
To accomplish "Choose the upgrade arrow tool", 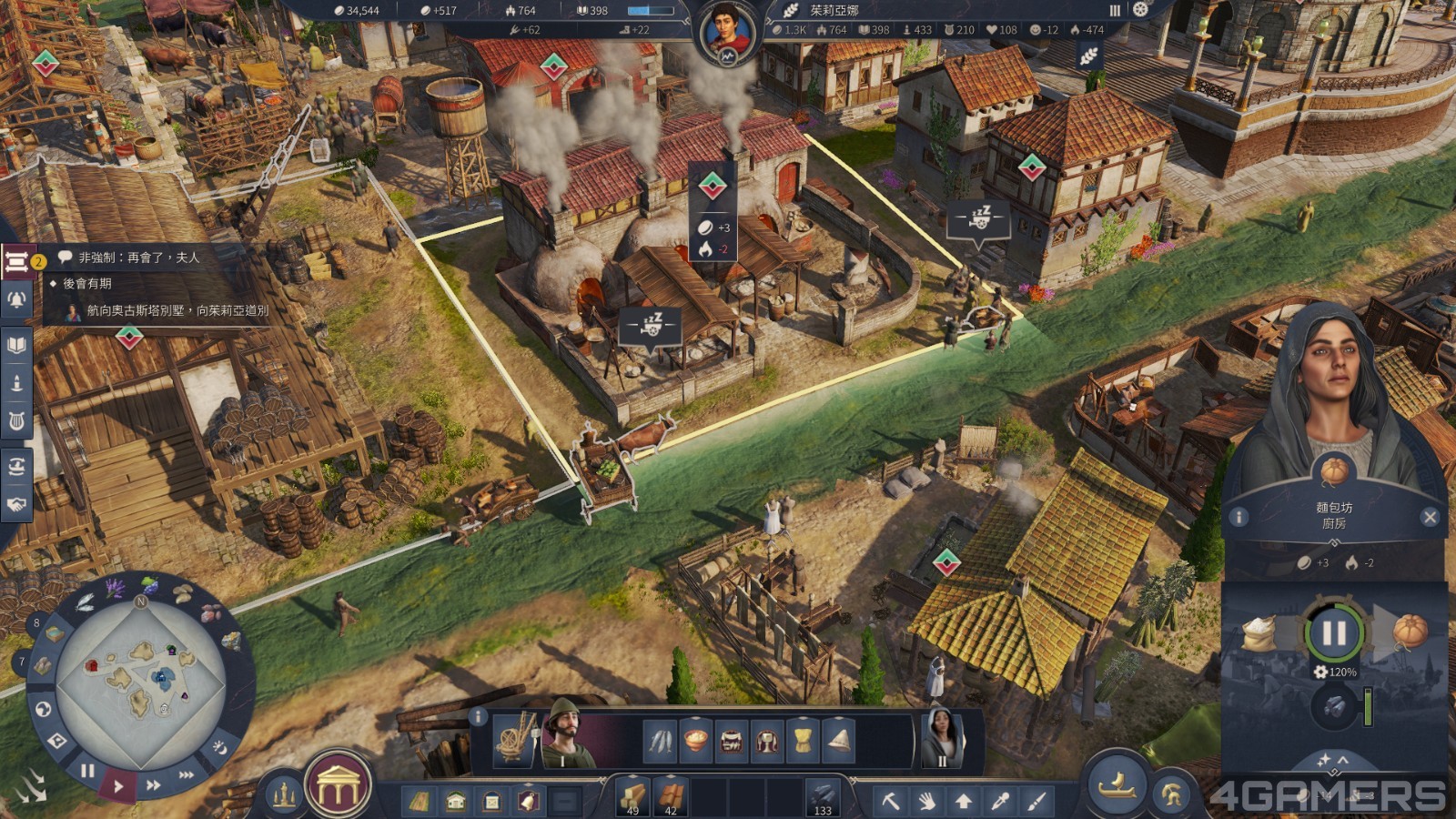I will (x=963, y=801).
